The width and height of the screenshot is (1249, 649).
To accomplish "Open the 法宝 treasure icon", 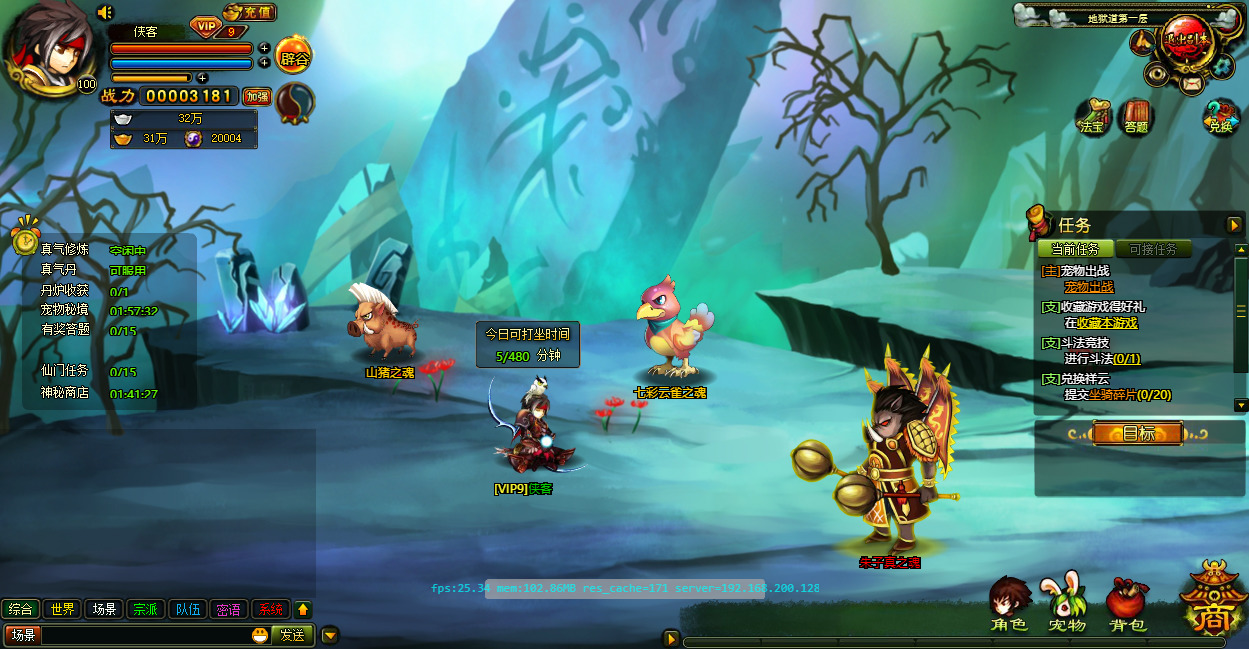I will pyautogui.click(x=1094, y=117).
